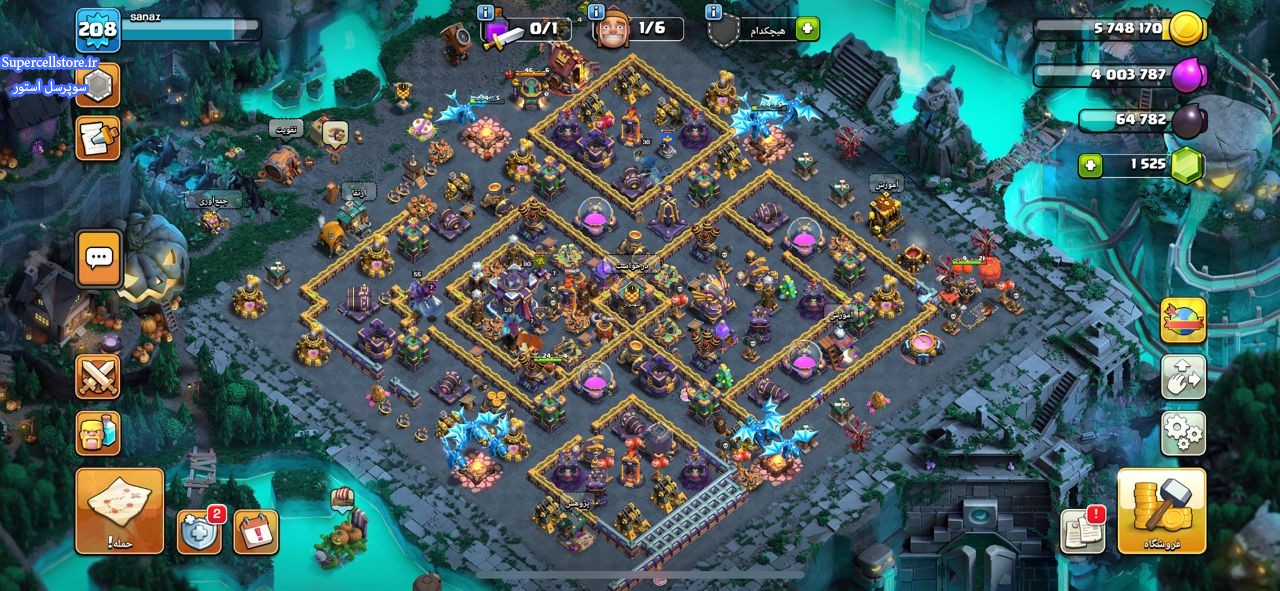Open the clan hexagon badge button
This screenshot has width=1280, height=591.
[98, 85]
